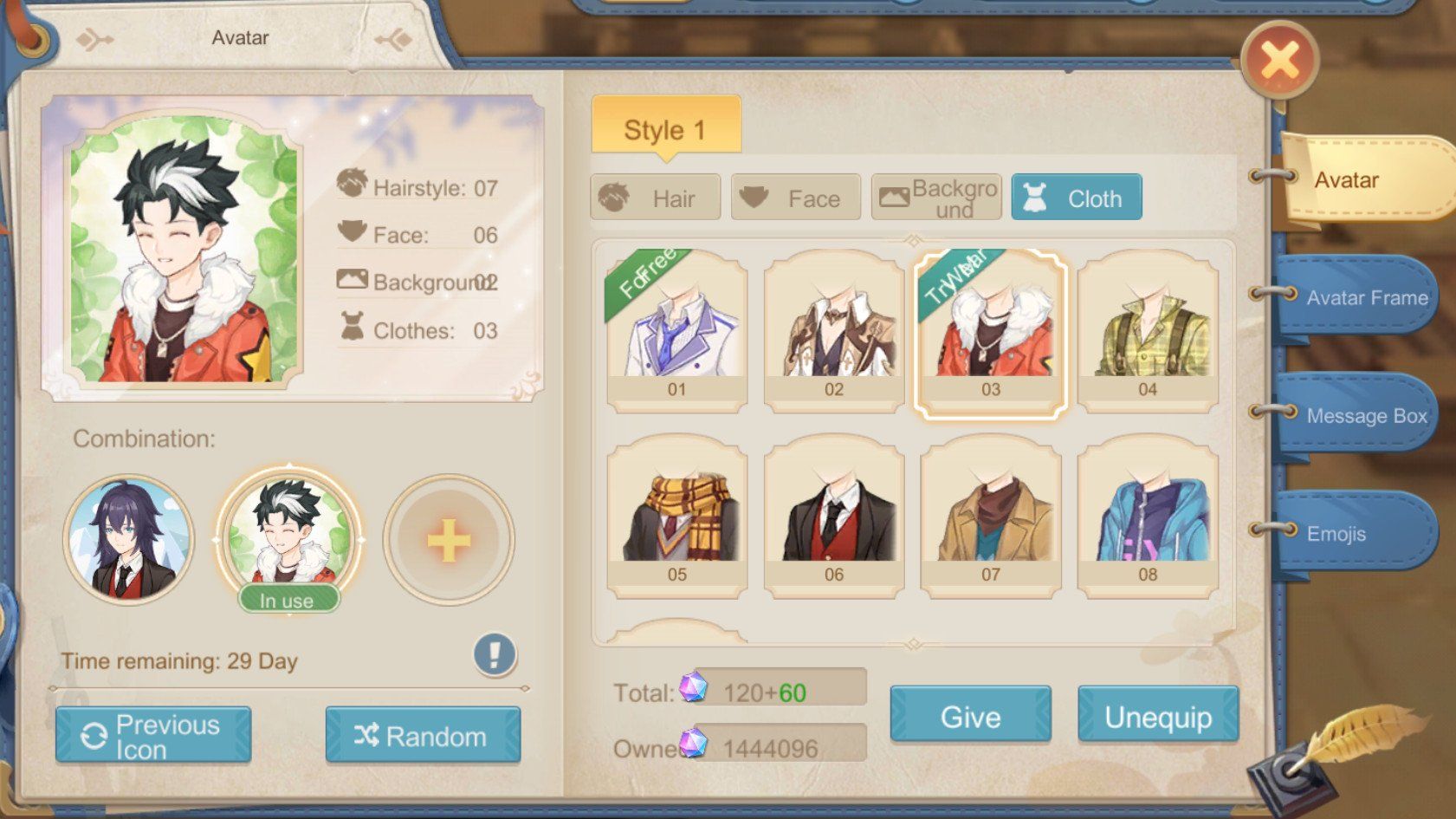Switch to the Face category
Image resolution: width=1456 pixels, height=819 pixels.
[796, 198]
